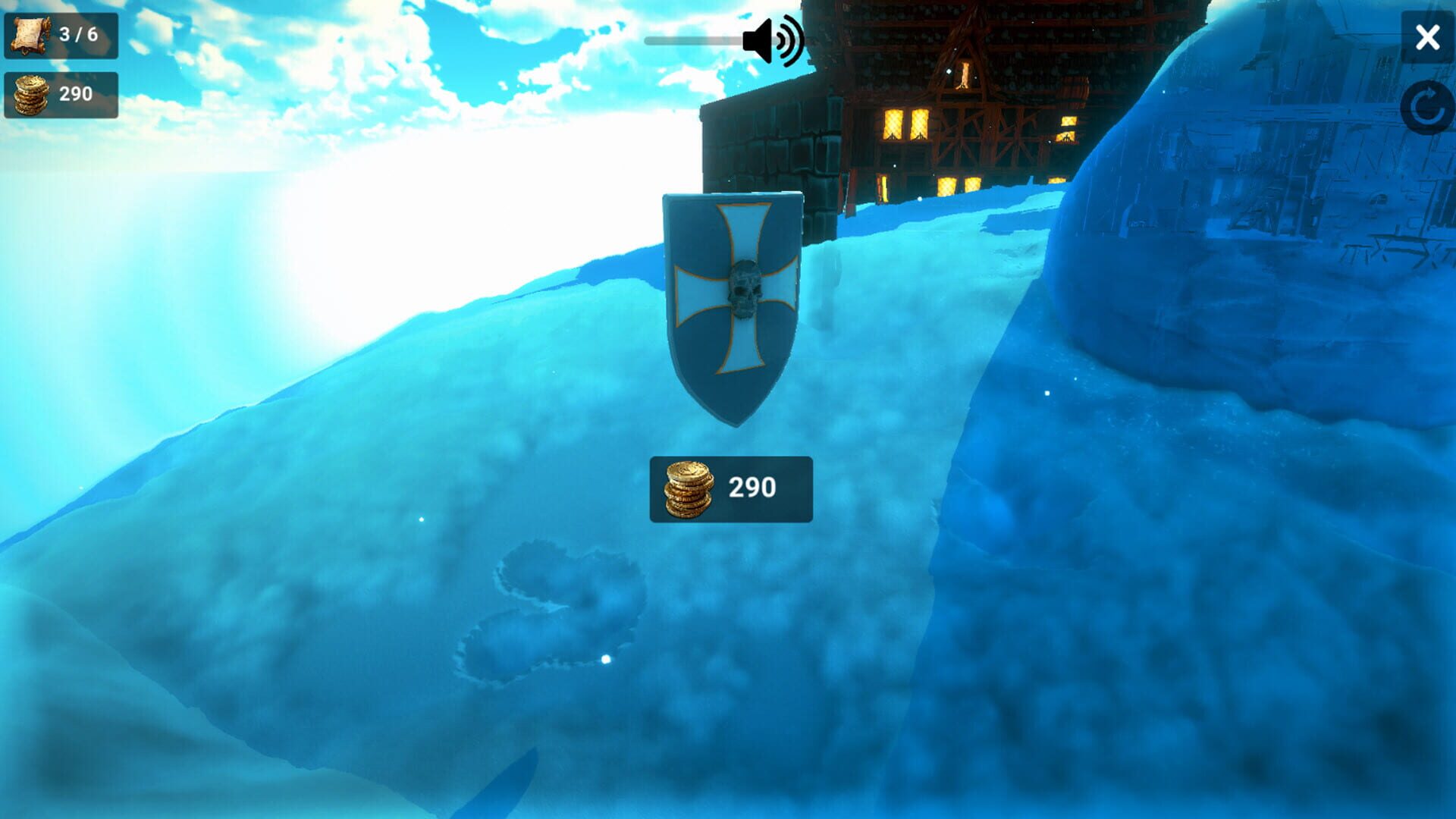Open the scroll collection counter panel
This screenshot has width=1456, height=819.
coord(61,33)
